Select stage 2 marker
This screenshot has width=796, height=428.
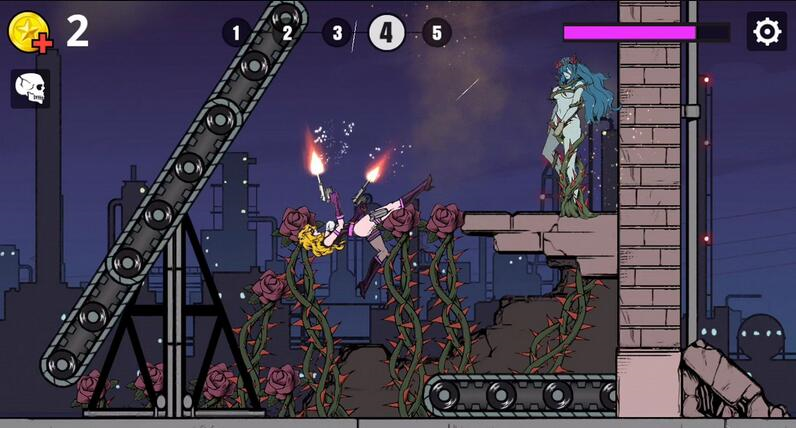coord(287,33)
